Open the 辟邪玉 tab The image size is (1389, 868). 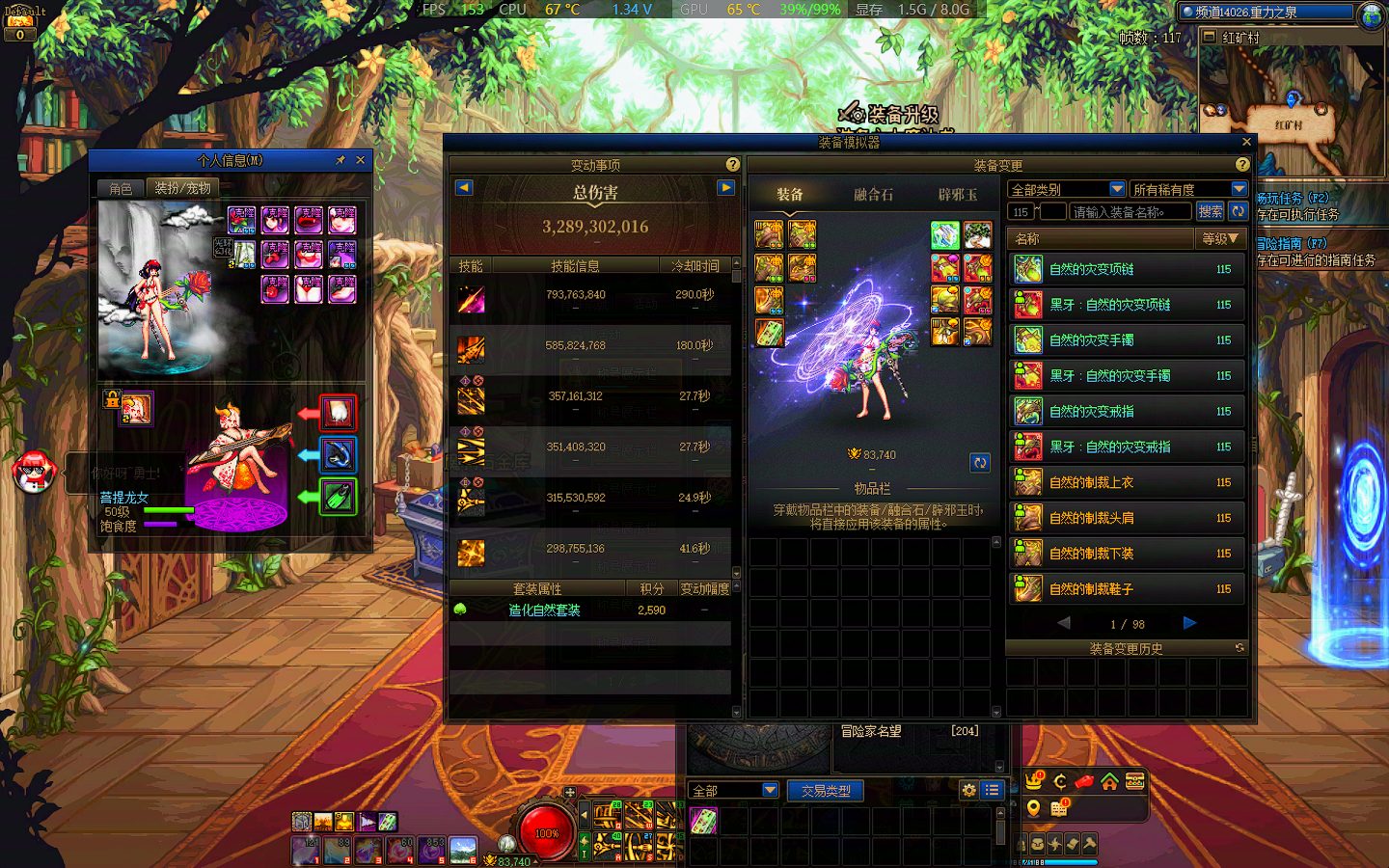point(957,195)
